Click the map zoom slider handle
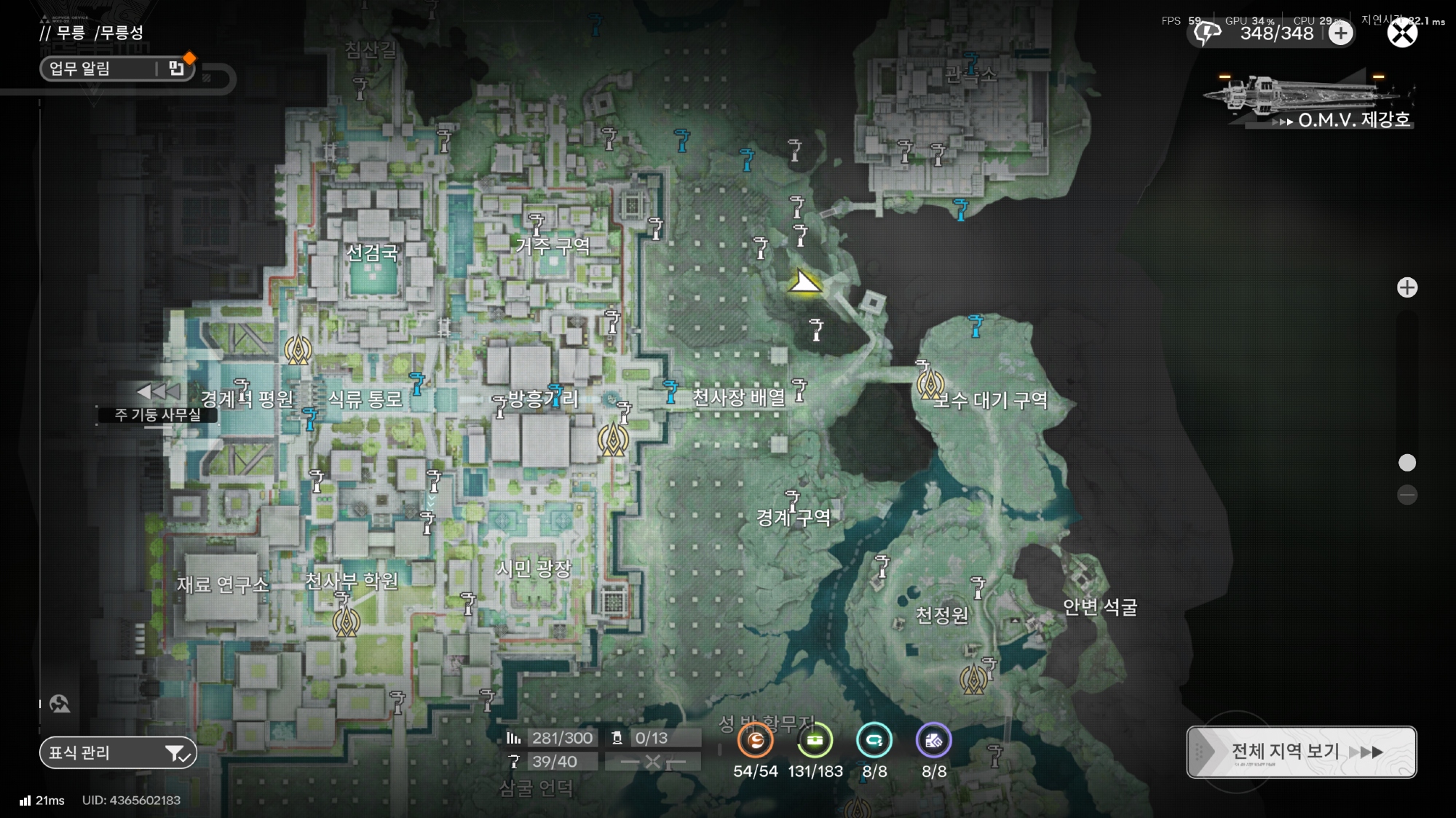 click(1407, 463)
